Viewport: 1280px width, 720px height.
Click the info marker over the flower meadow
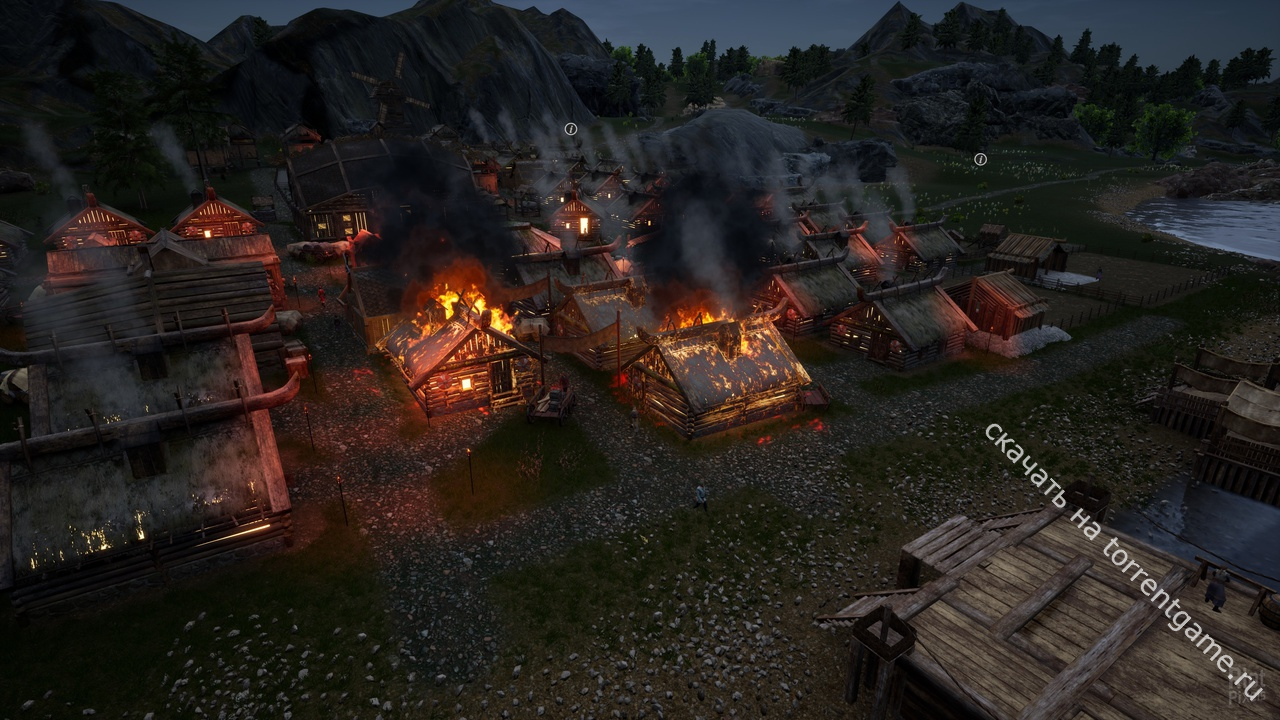pos(981,159)
